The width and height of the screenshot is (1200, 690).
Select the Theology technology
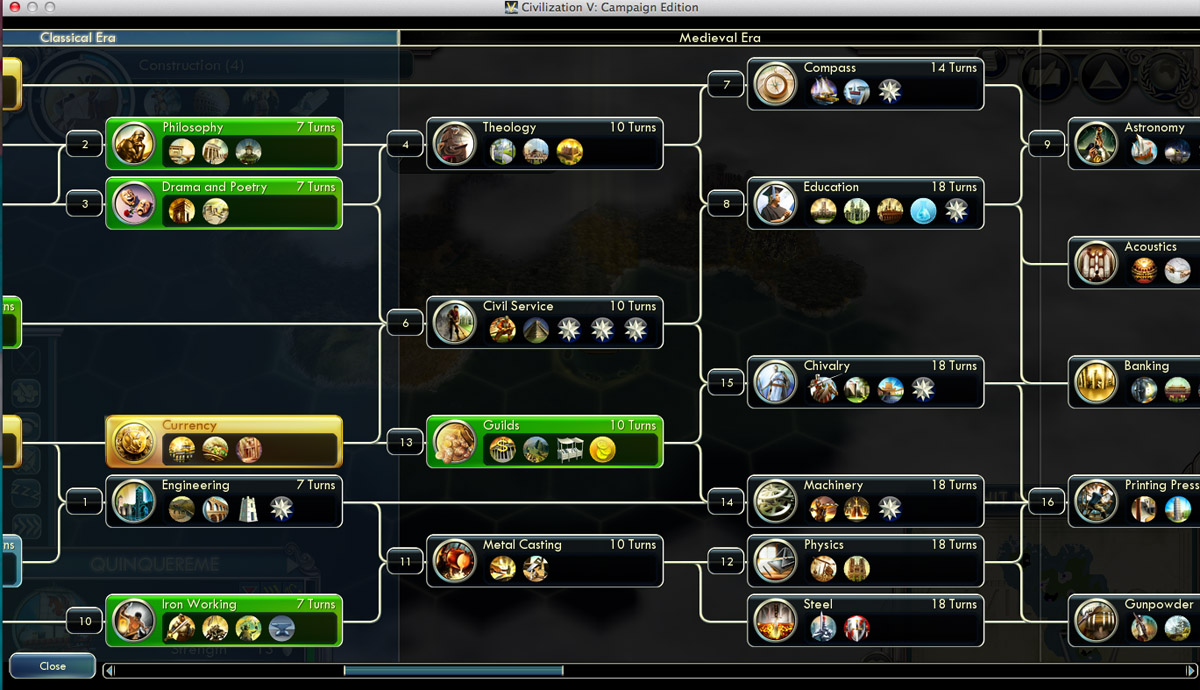click(545, 143)
